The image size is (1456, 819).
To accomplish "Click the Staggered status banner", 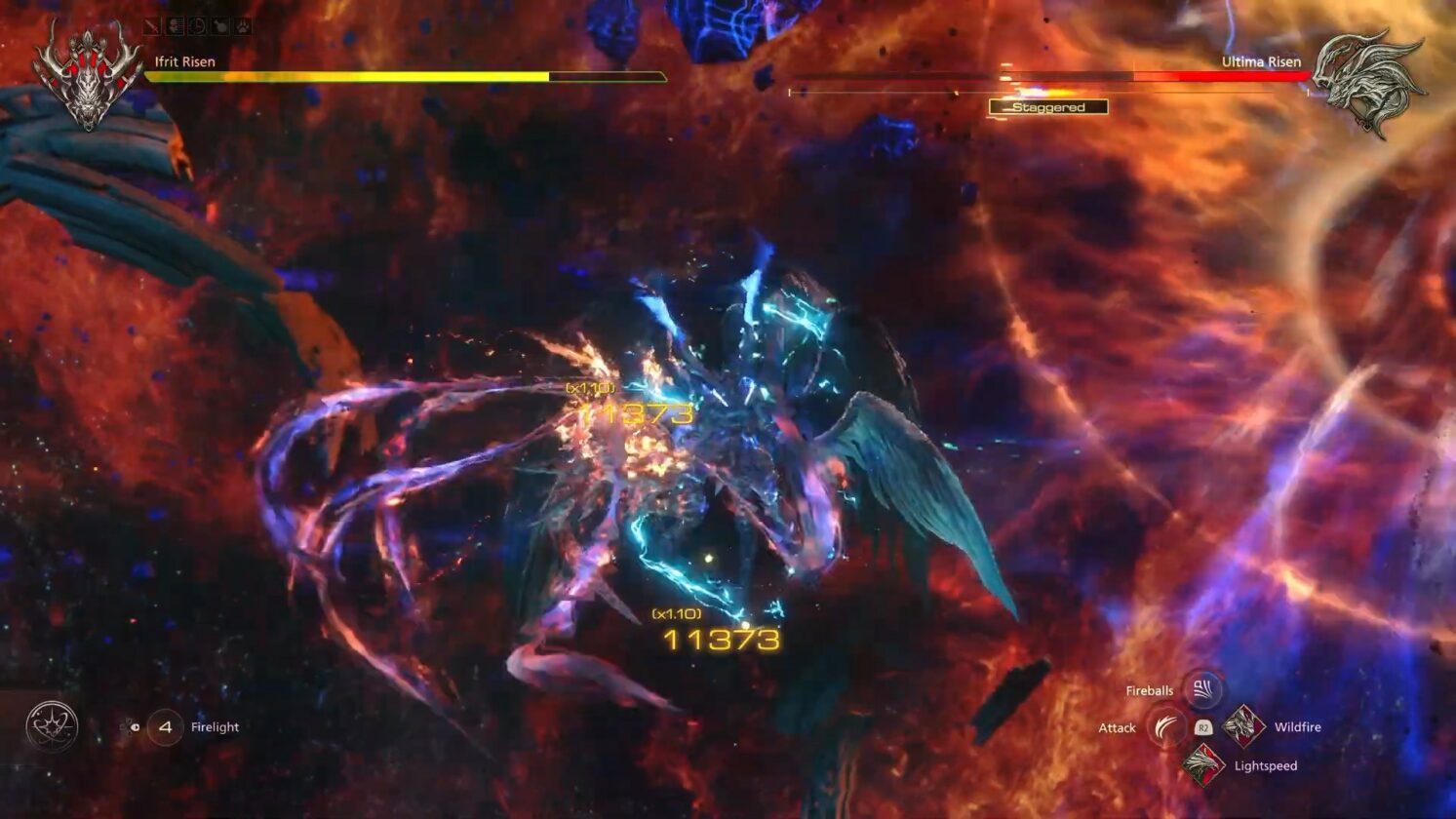I will 1047,106.
